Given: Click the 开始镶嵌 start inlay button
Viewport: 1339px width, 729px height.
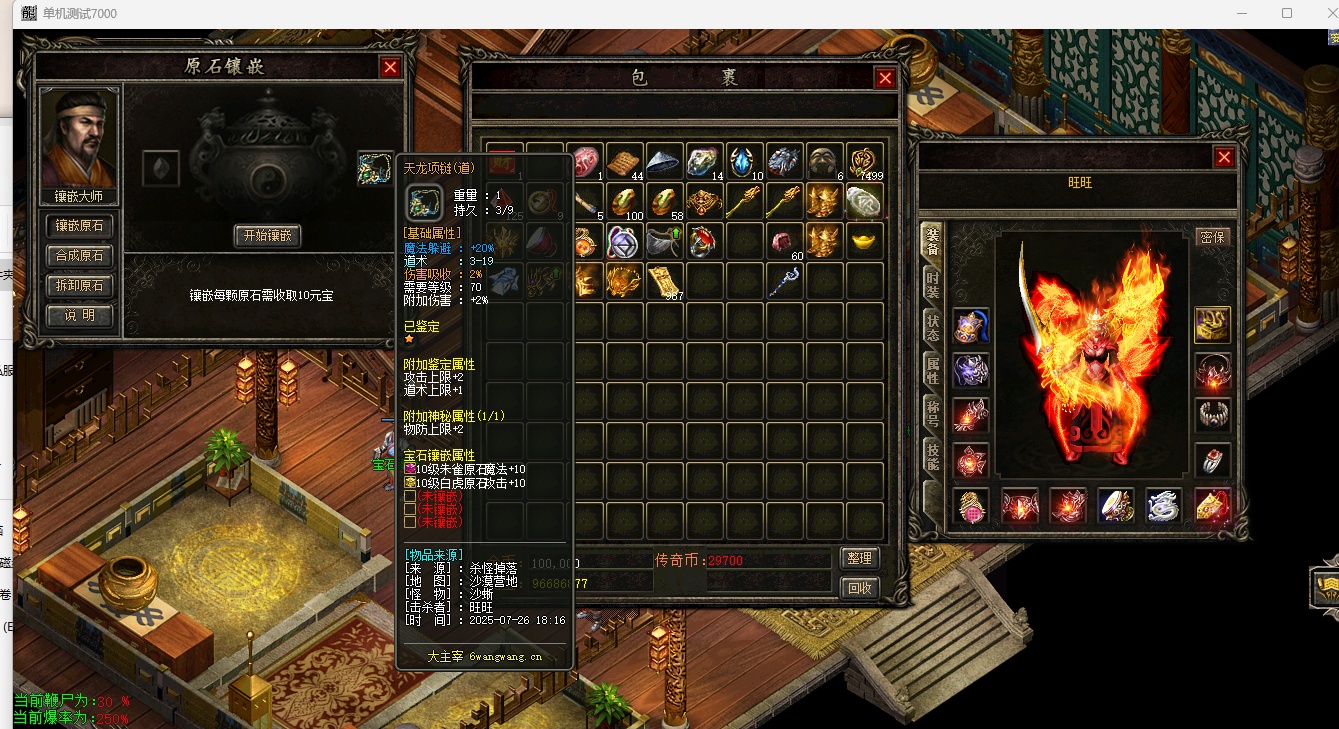Looking at the screenshot, I should click(267, 236).
